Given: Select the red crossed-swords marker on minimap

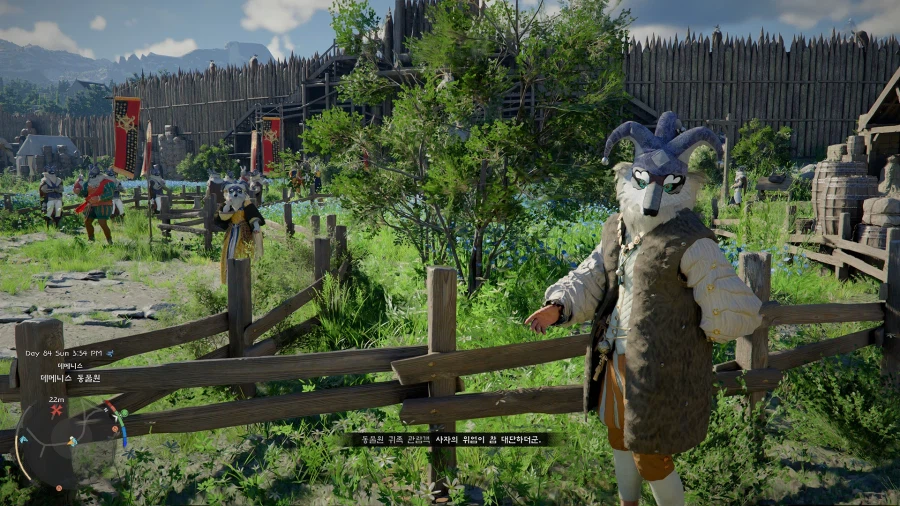Looking at the screenshot, I should (x=56, y=411).
